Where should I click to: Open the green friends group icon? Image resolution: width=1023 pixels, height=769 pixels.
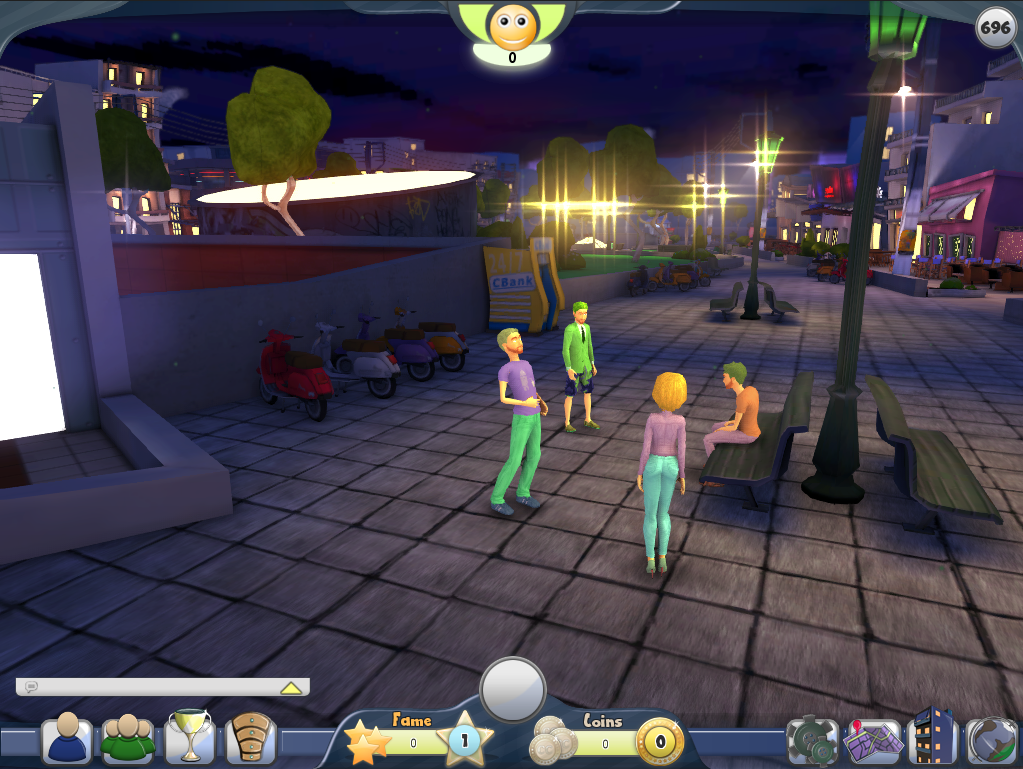pyautogui.click(x=129, y=740)
